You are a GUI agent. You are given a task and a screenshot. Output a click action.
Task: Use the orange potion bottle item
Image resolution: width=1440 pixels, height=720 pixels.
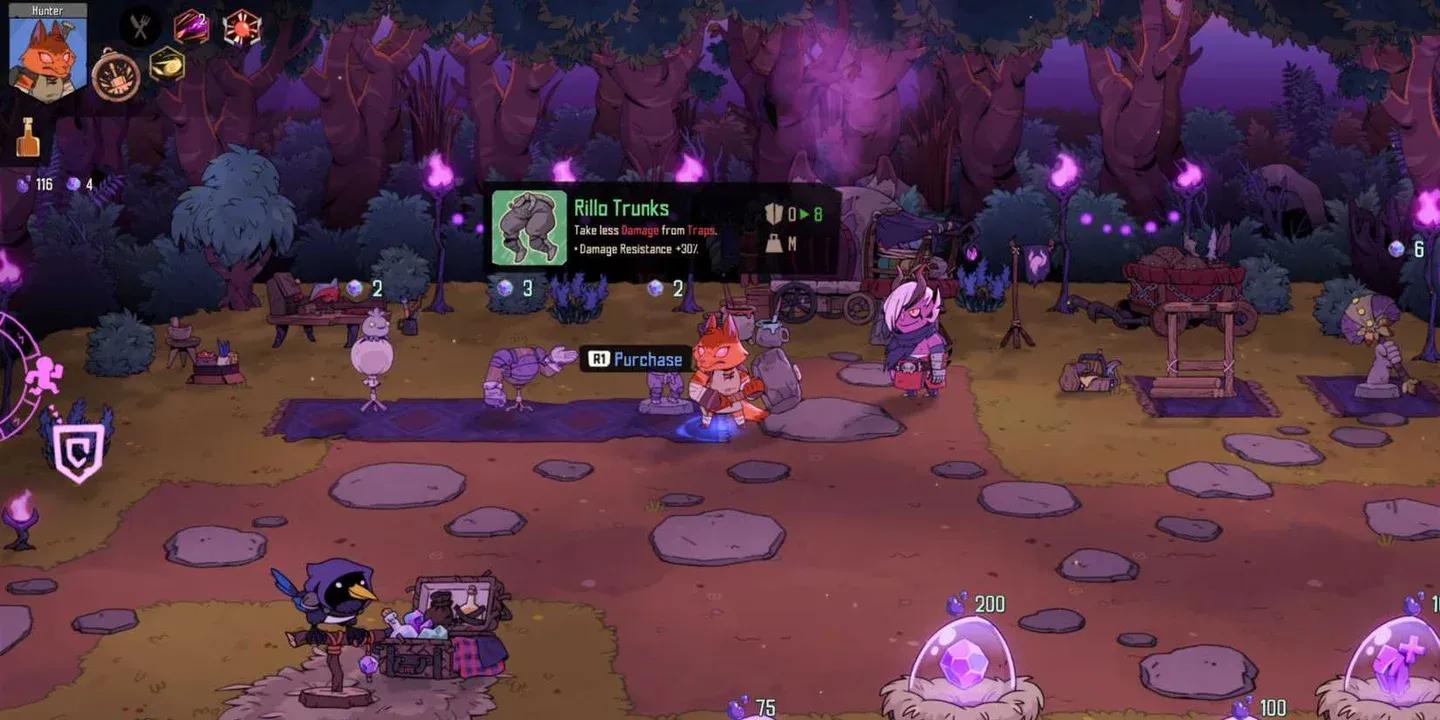coord(27,138)
